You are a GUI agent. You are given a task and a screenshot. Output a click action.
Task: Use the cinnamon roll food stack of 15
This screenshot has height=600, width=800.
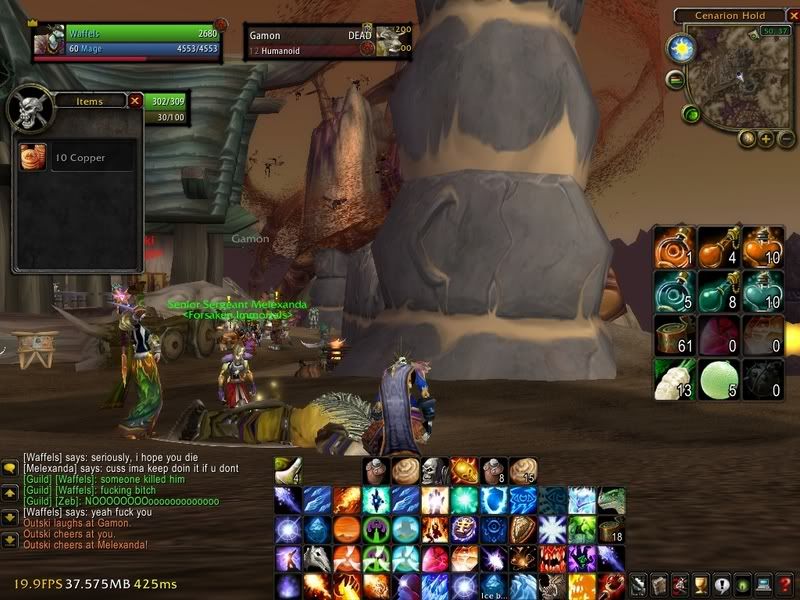click(x=523, y=470)
